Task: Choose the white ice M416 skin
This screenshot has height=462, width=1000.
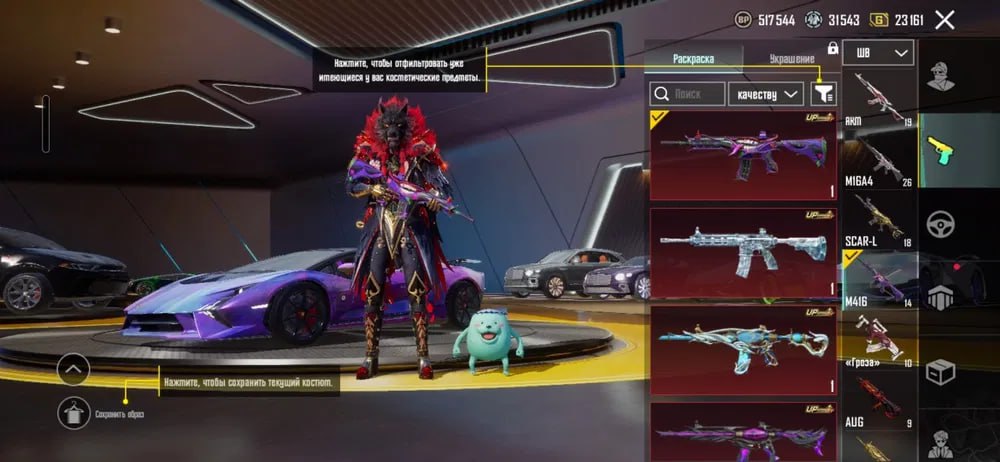Action: pos(743,251)
